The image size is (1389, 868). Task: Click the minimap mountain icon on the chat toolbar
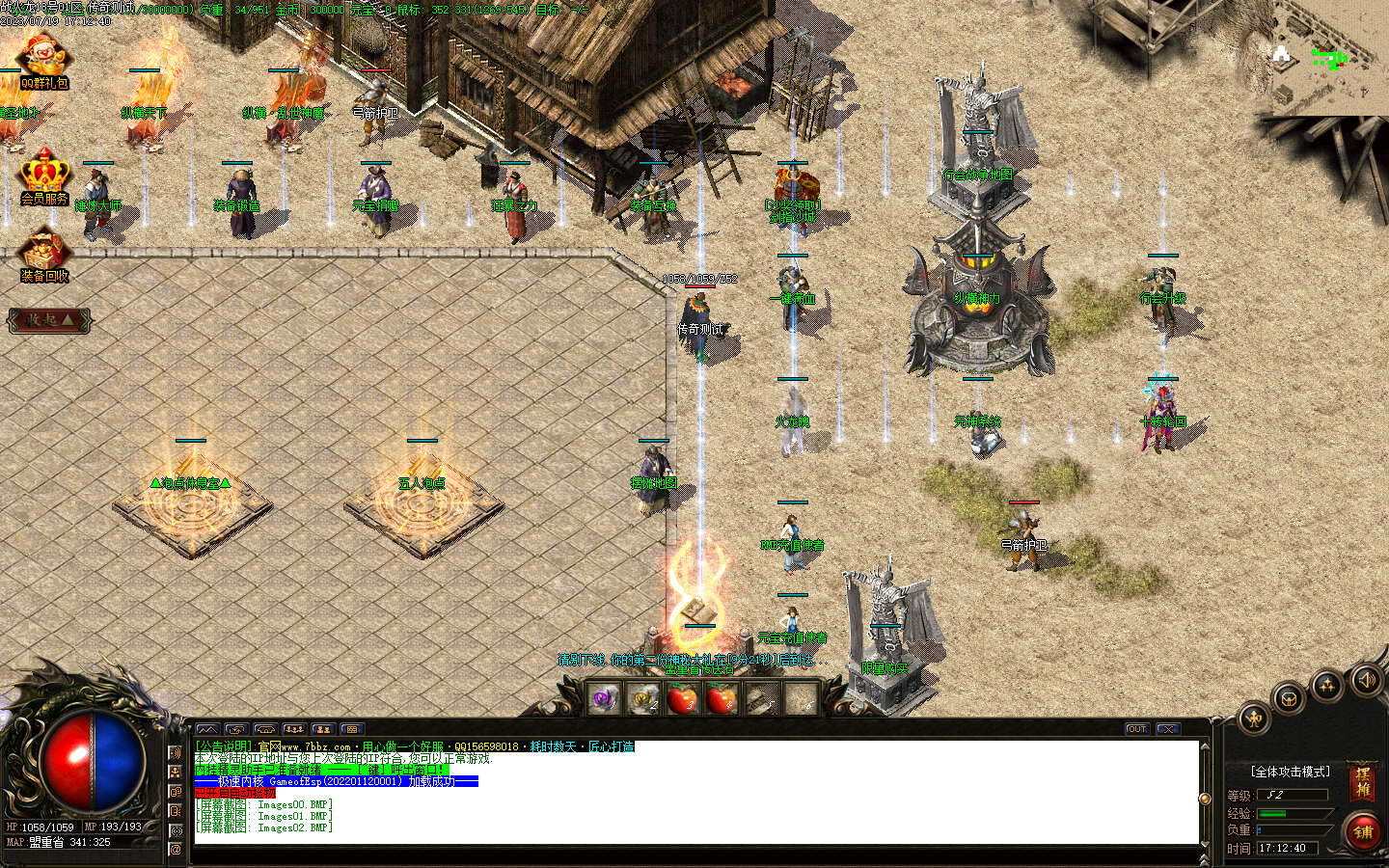coord(208,729)
